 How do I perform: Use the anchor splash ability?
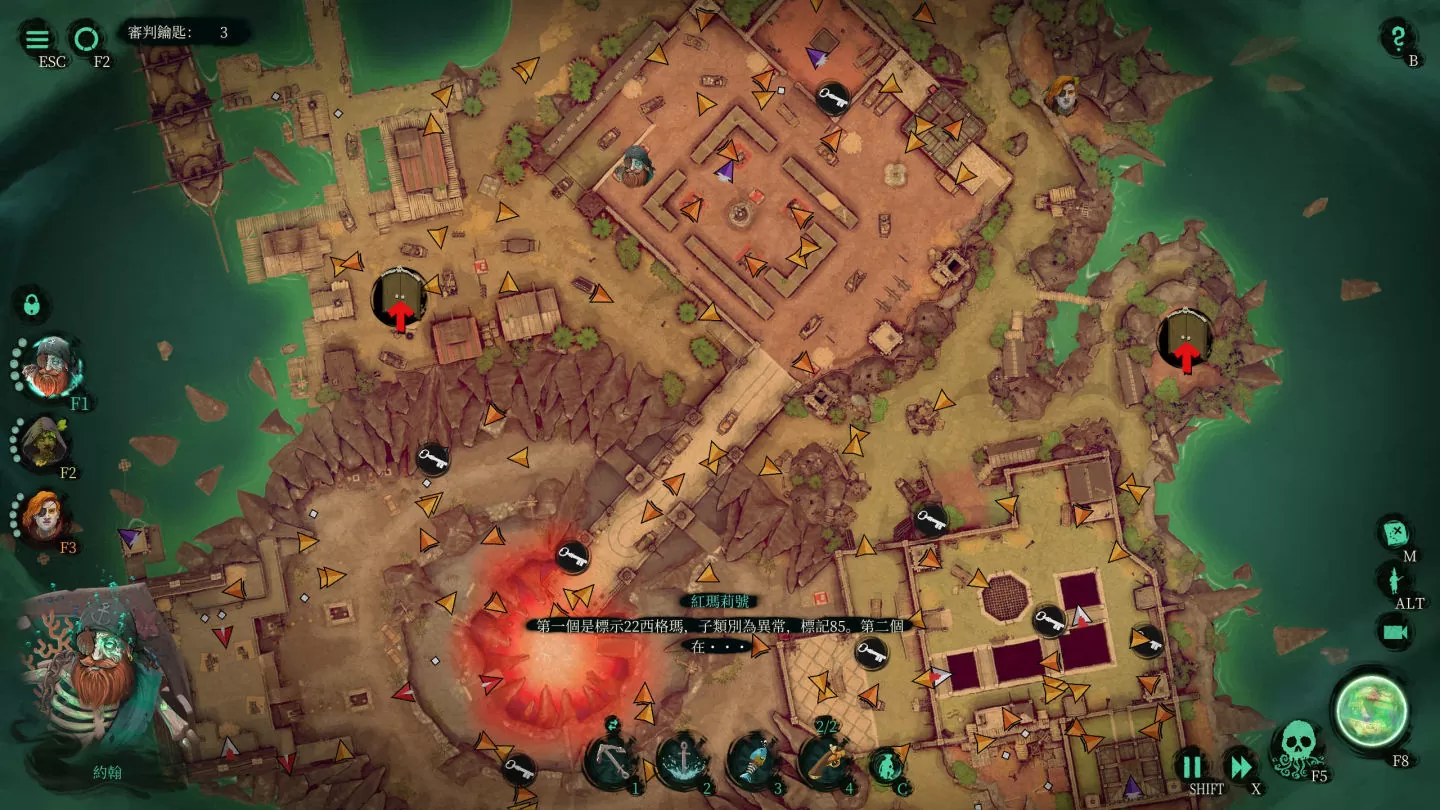pyautogui.click(x=683, y=762)
